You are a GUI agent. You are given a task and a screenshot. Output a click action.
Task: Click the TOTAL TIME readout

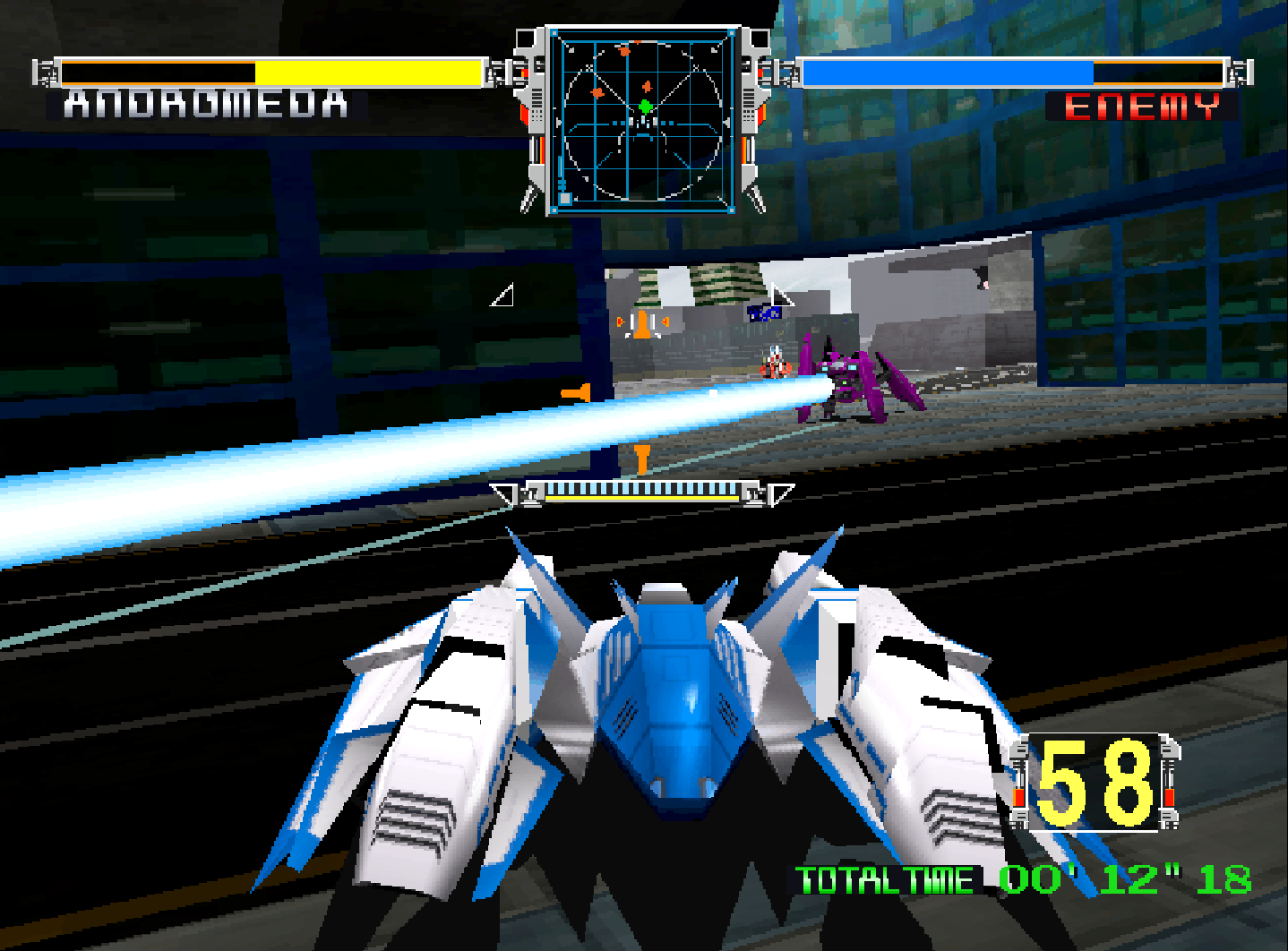click(x=1021, y=878)
